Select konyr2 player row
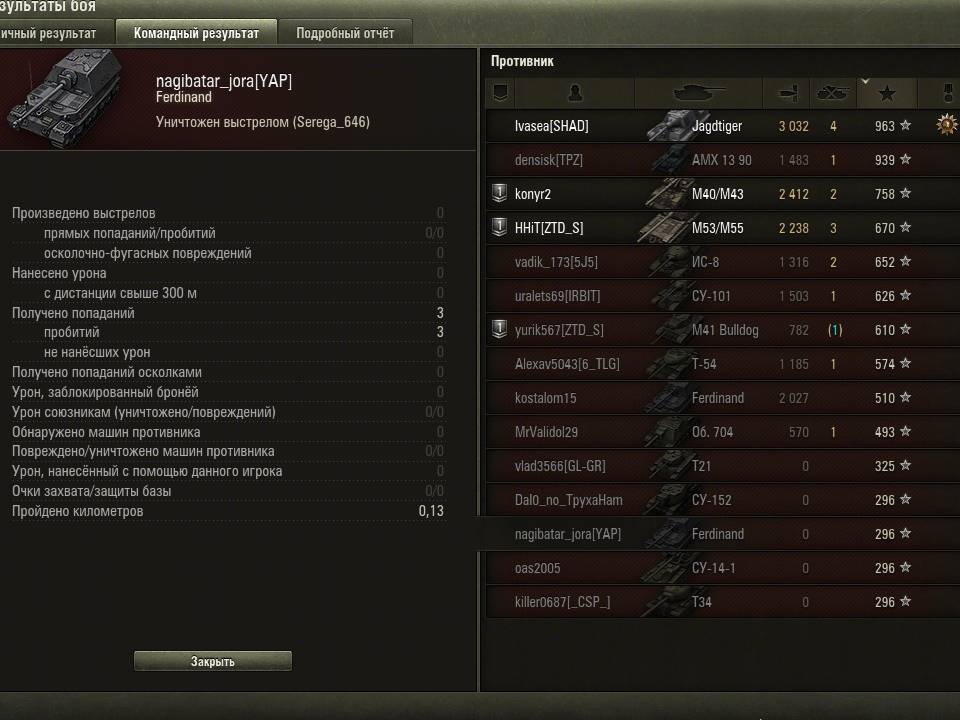The width and height of the screenshot is (960, 720). pyautogui.click(x=533, y=194)
